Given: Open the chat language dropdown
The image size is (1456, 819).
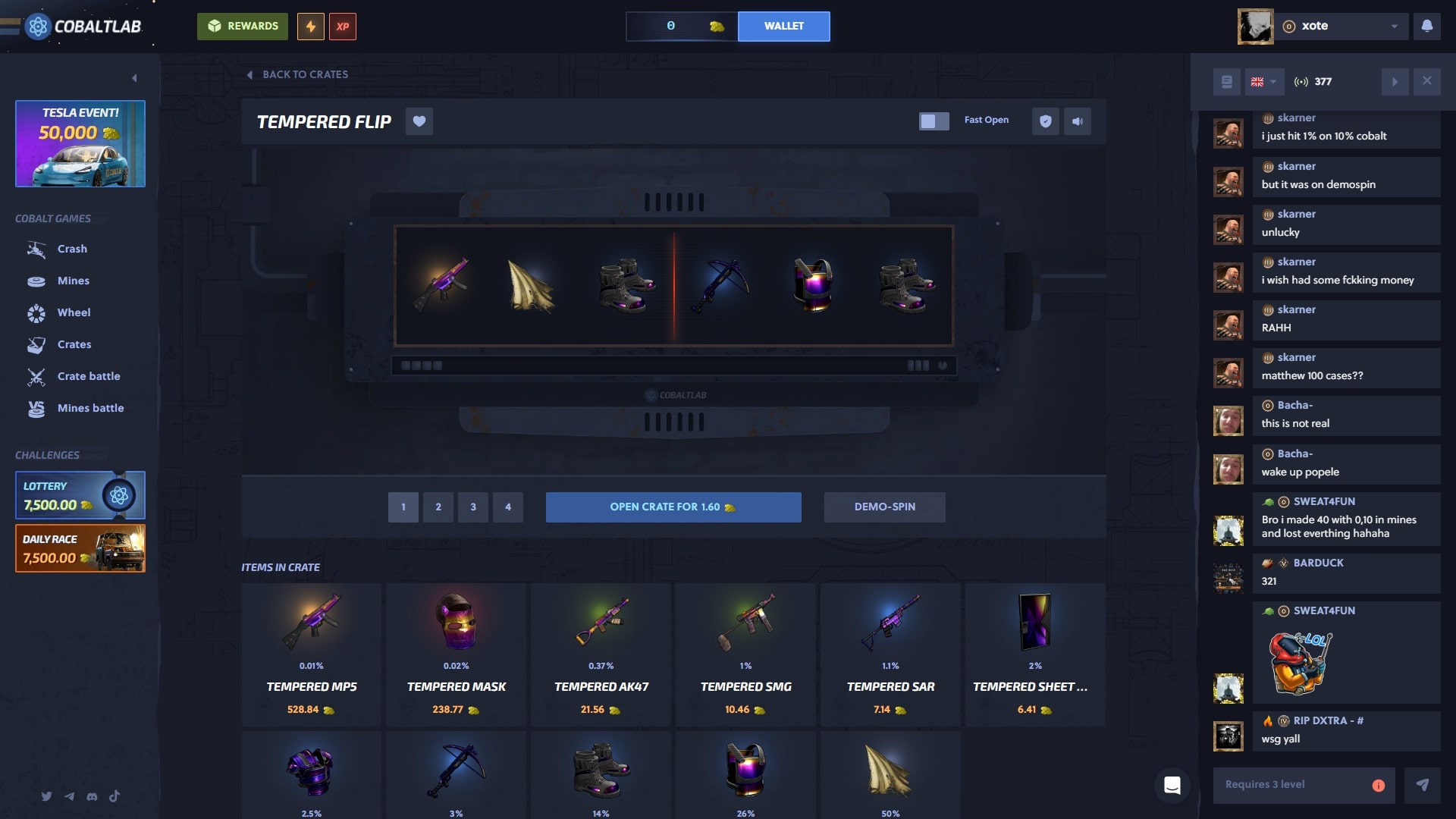Looking at the screenshot, I should click(x=1263, y=81).
